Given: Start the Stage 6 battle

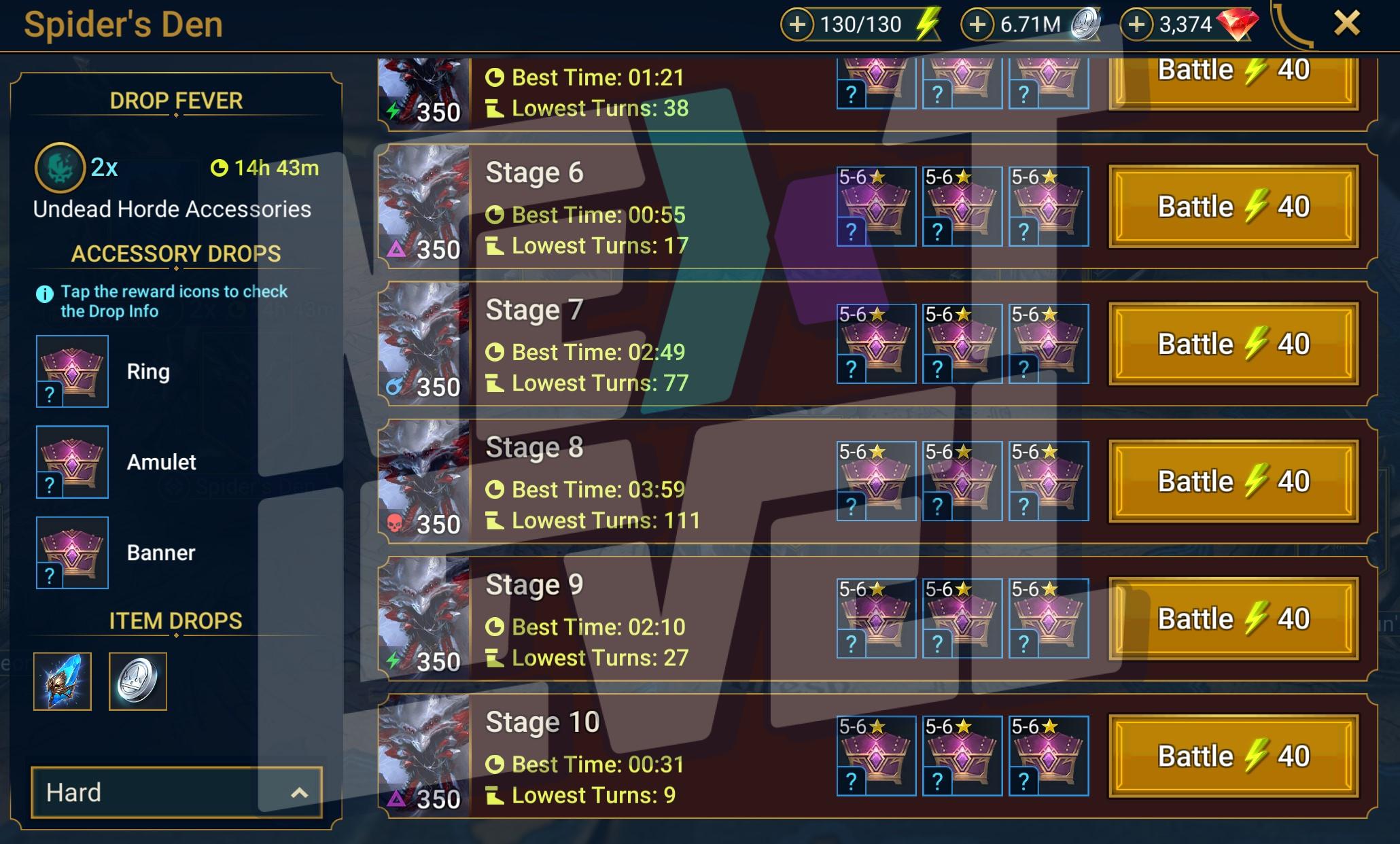Looking at the screenshot, I should (x=1233, y=207).
